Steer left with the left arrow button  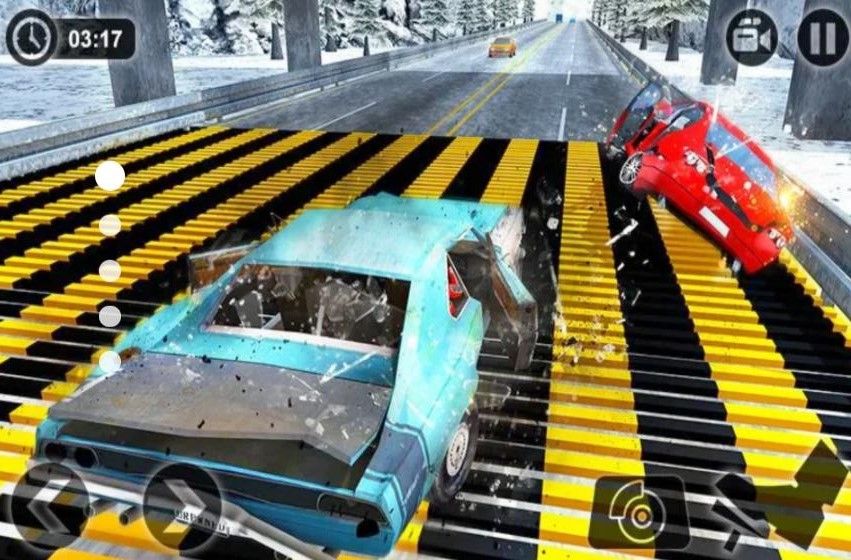51,505
